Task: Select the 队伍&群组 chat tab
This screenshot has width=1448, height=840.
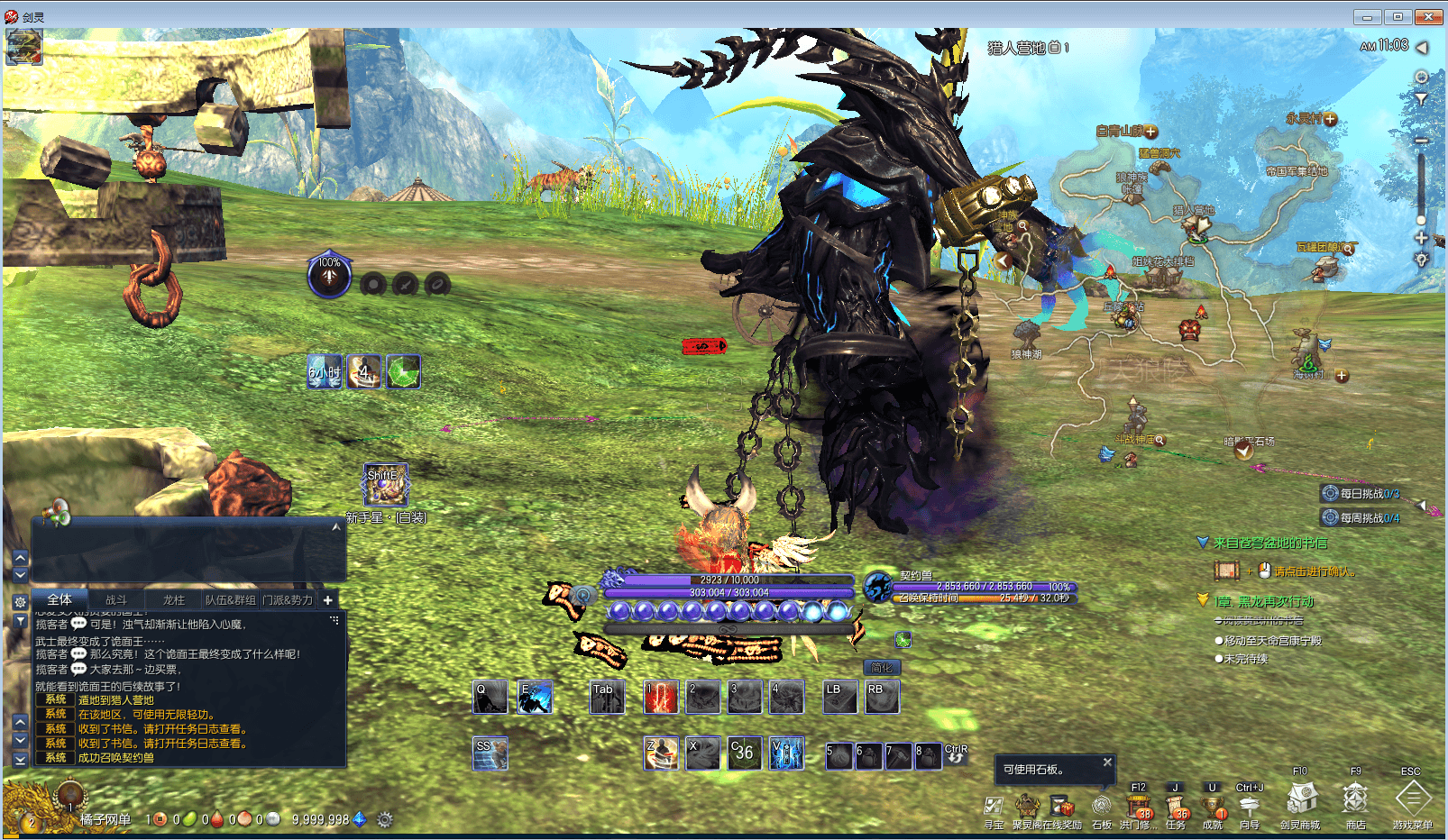Action: coord(230,600)
